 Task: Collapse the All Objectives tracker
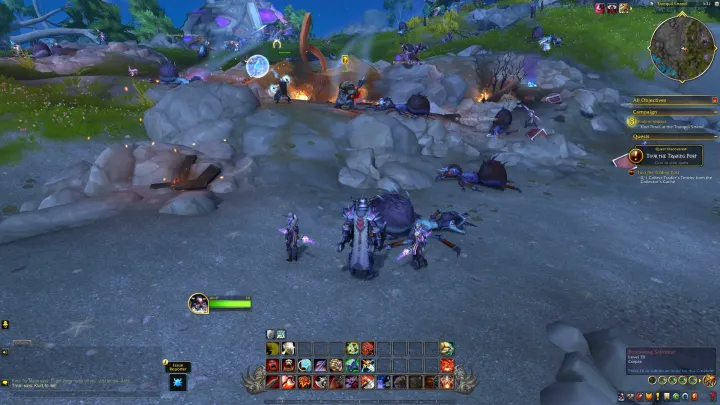coord(713,100)
